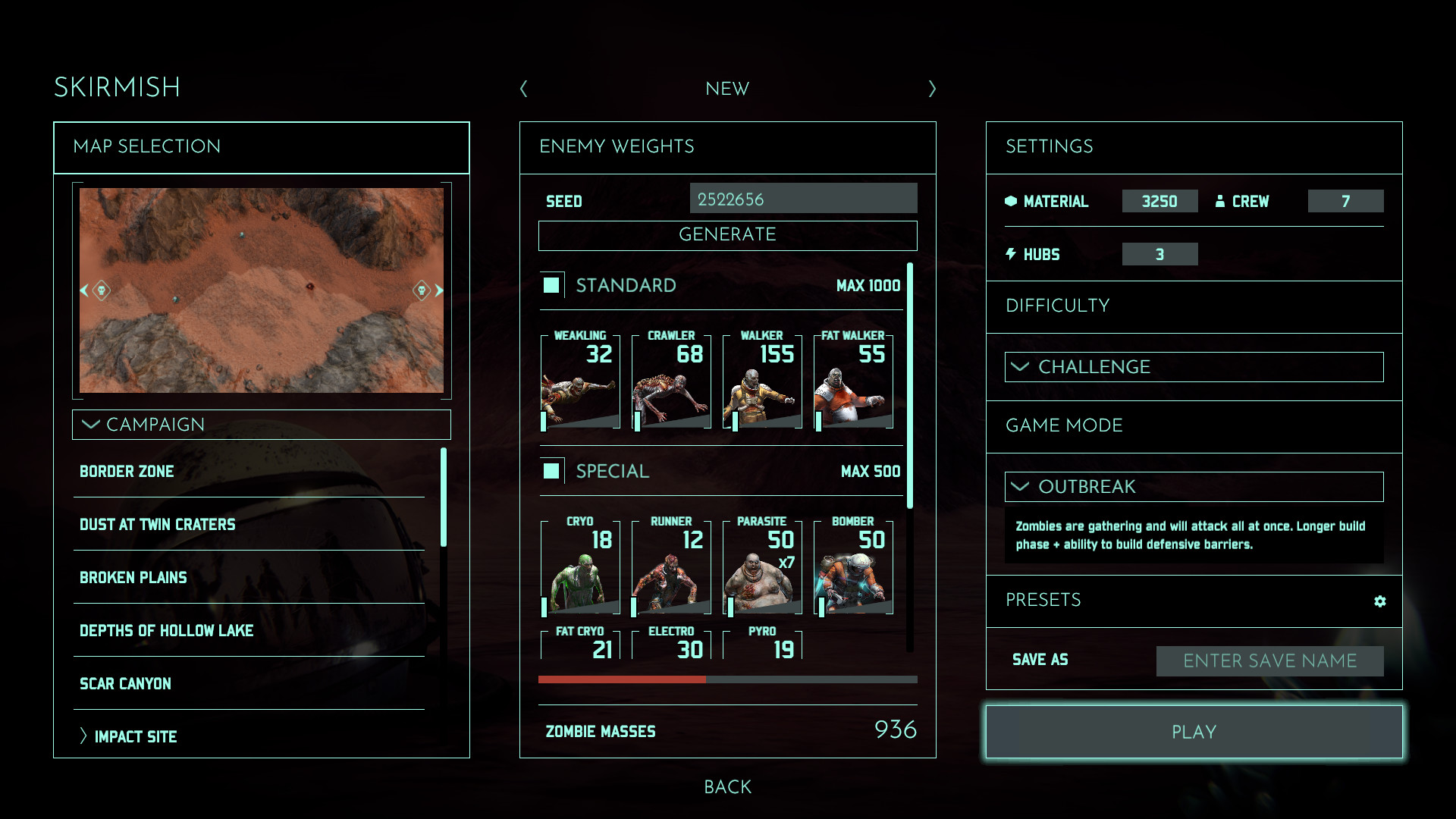Open the Campaign map category dropdown
Image resolution: width=1456 pixels, height=819 pixels.
click(x=262, y=425)
